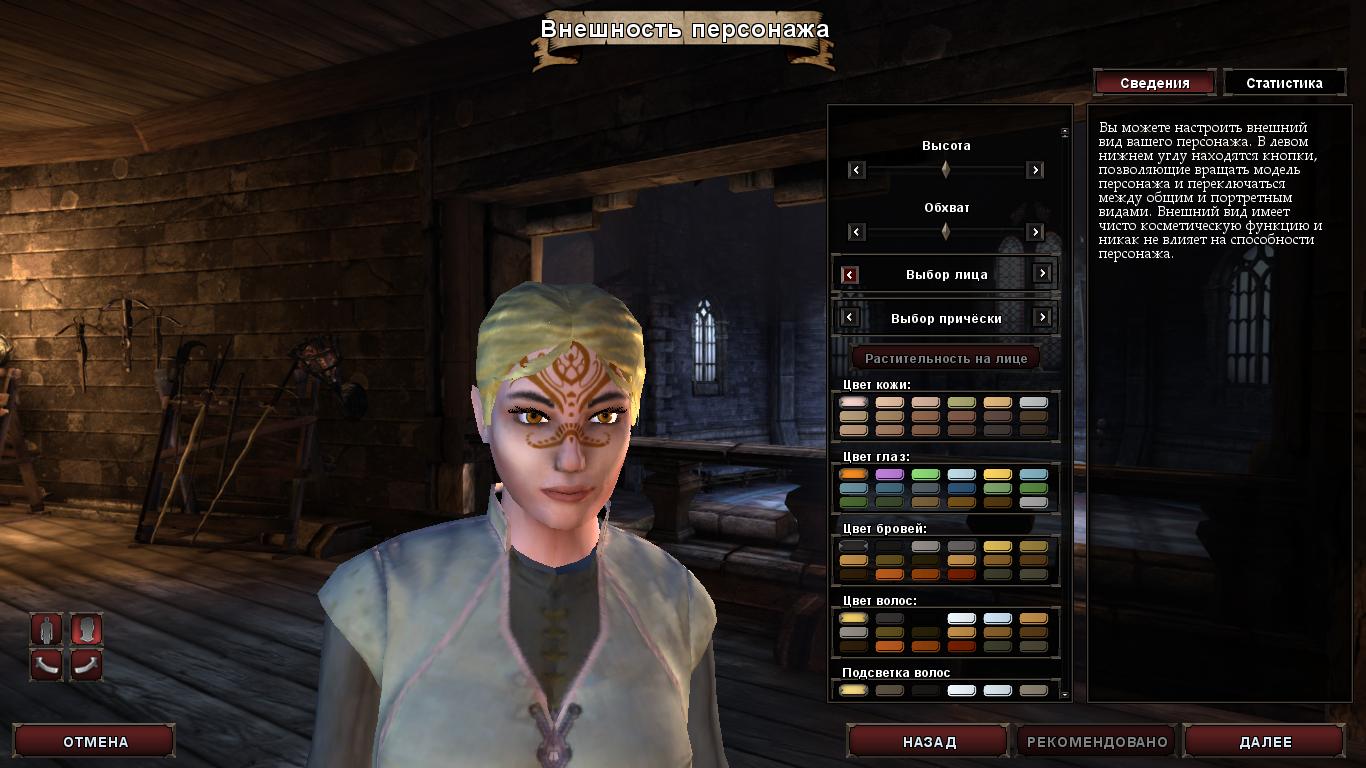The image size is (1366, 768).
Task: Cancel character creation with Отмена
Action: (96, 742)
